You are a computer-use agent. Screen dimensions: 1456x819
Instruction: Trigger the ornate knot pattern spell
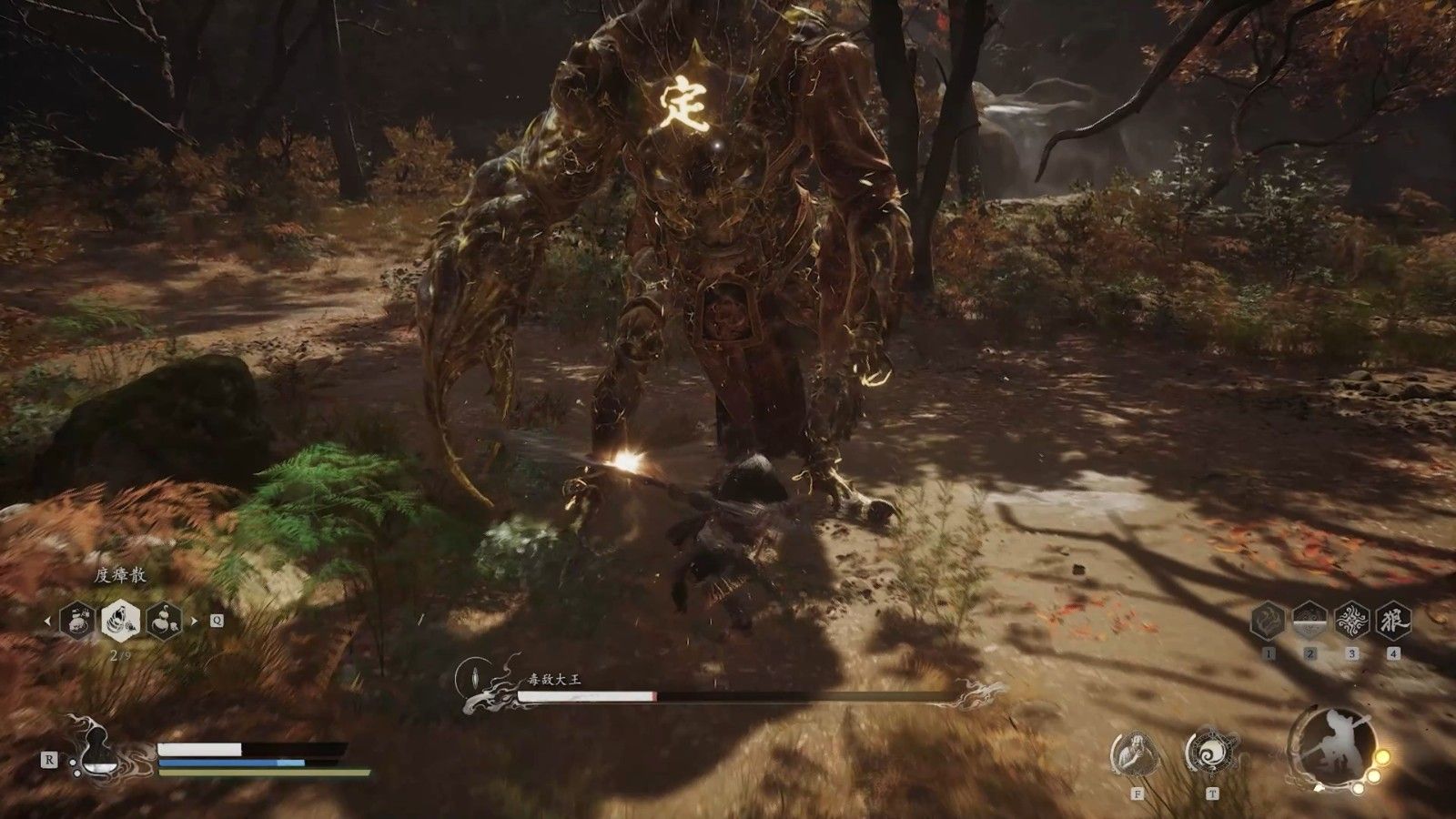(x=1351, y=621)
